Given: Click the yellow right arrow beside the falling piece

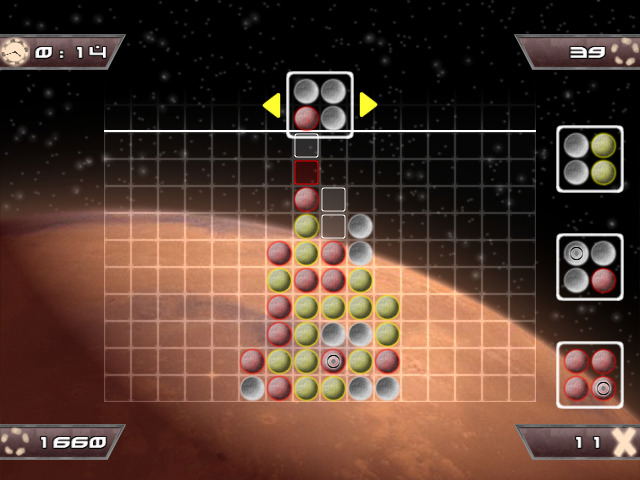Looking at the screenshot, I should 367,105.
